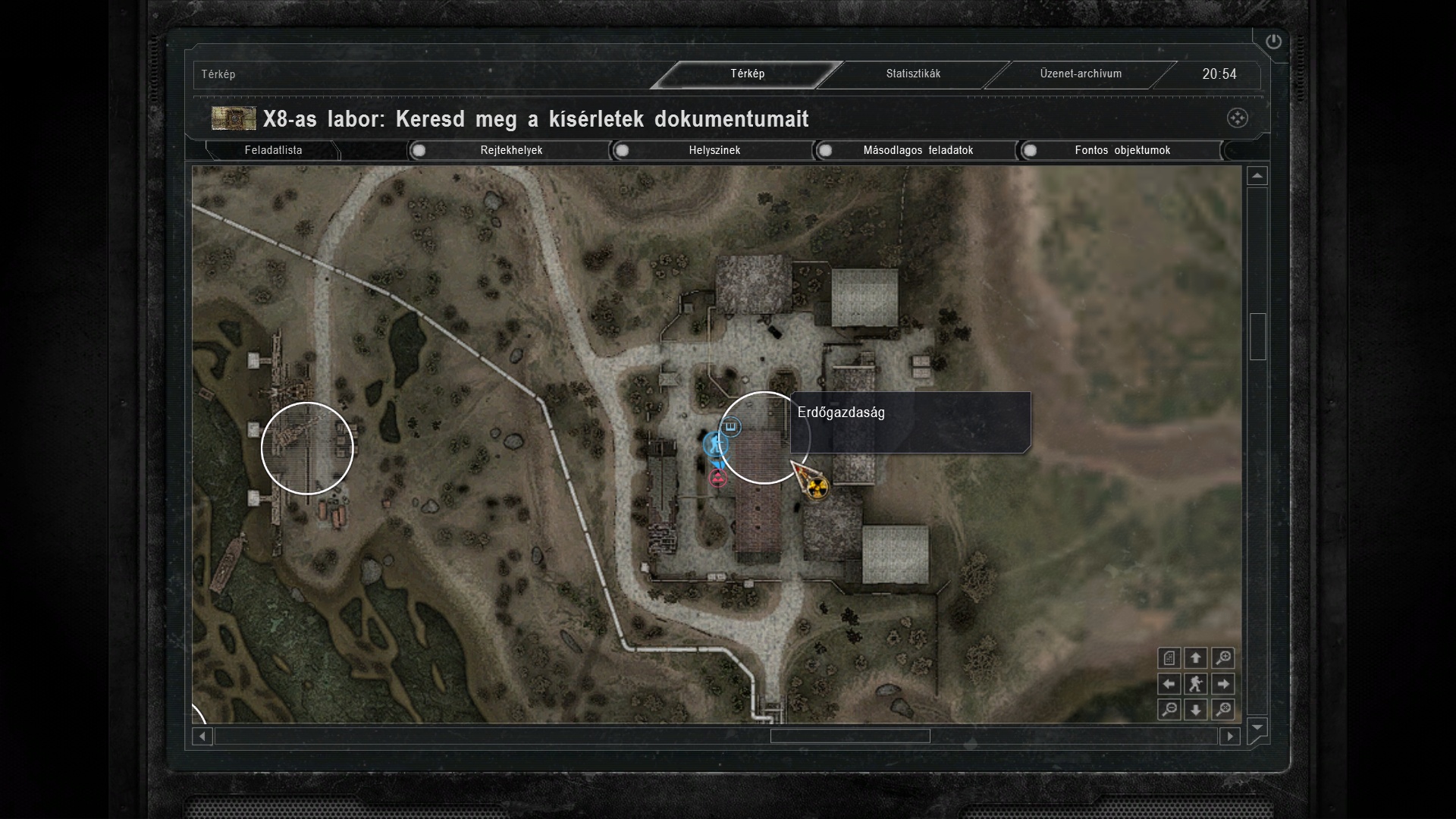Center map on player with stalker button
Image resolution: width=1456 pixels, height=819 pixels.
point(1196,684)
